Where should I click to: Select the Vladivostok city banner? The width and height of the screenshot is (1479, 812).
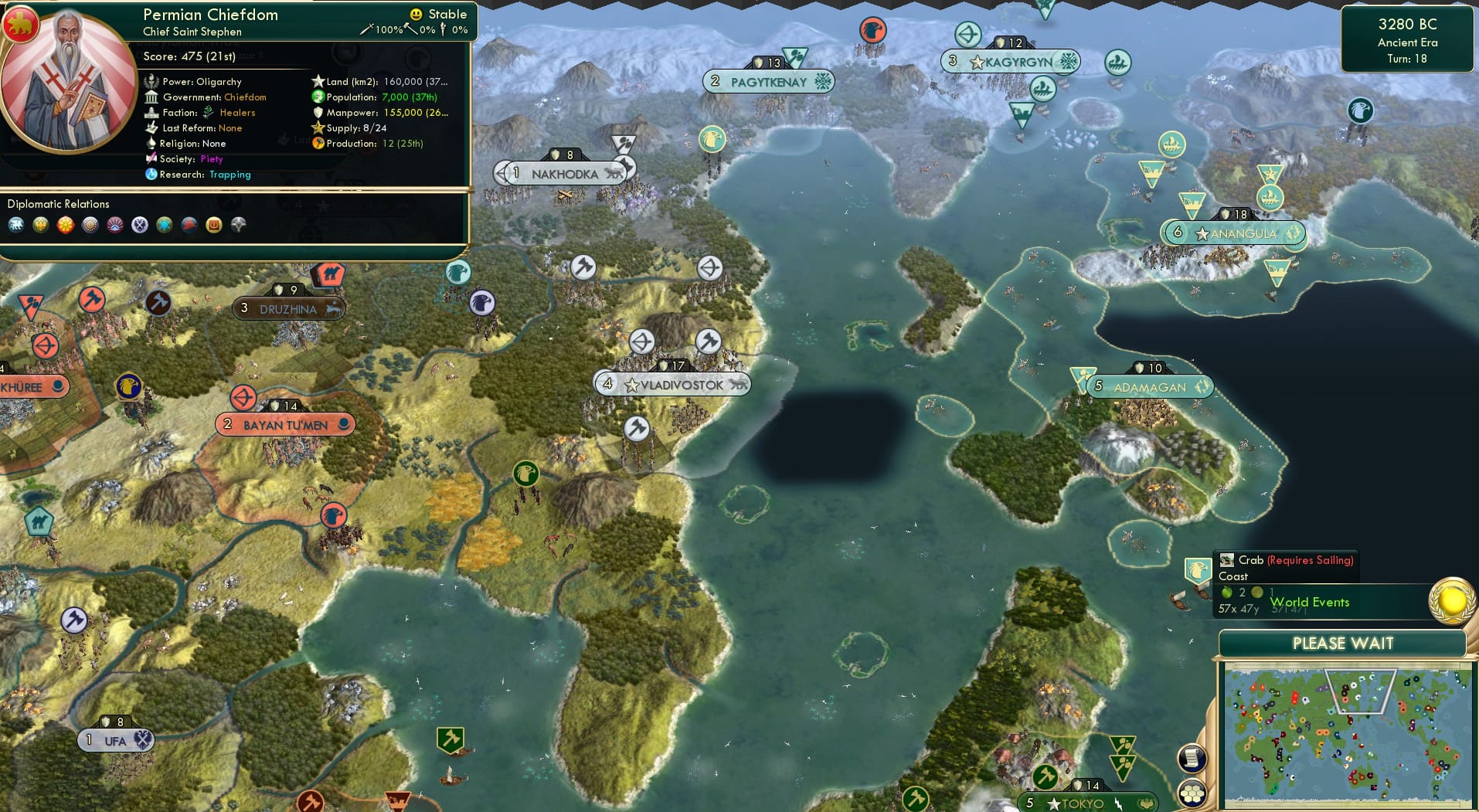click(x=674, y=384)
